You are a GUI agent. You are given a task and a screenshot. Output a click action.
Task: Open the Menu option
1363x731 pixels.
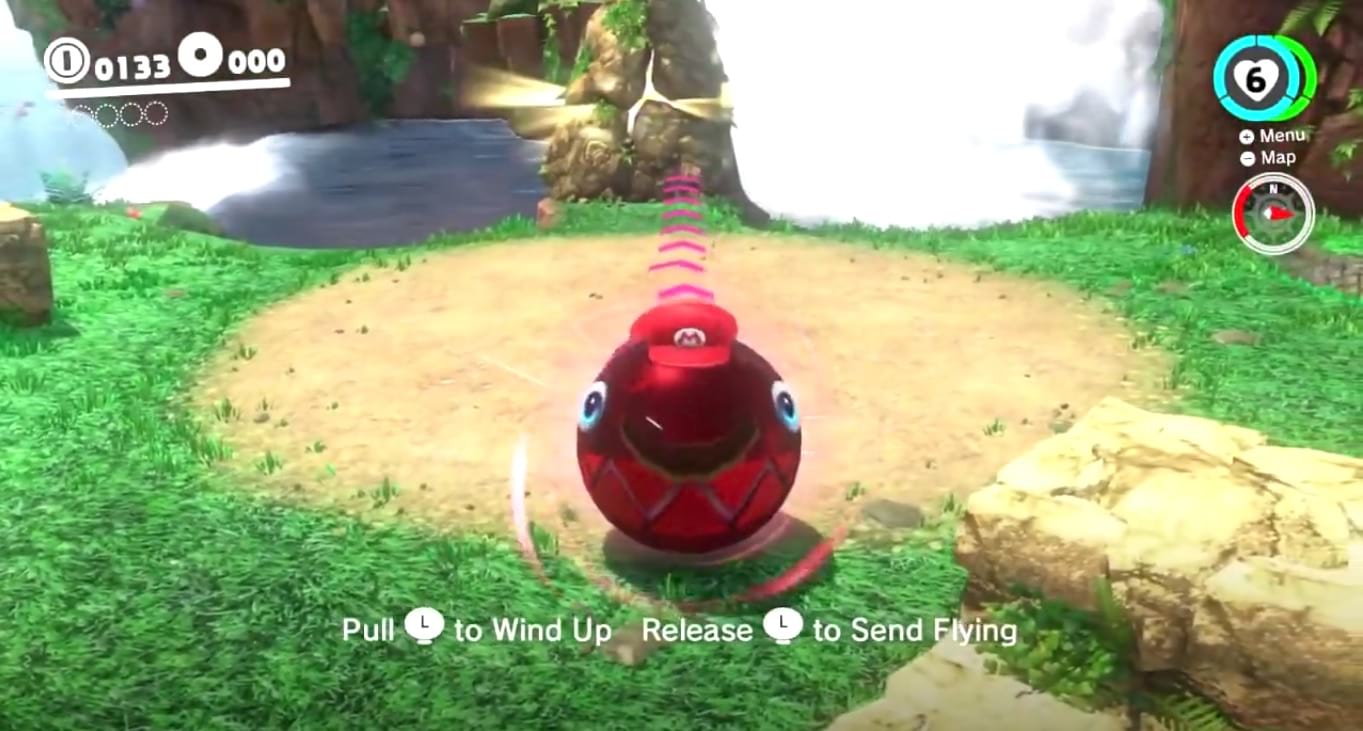(x=1284, y=136)
